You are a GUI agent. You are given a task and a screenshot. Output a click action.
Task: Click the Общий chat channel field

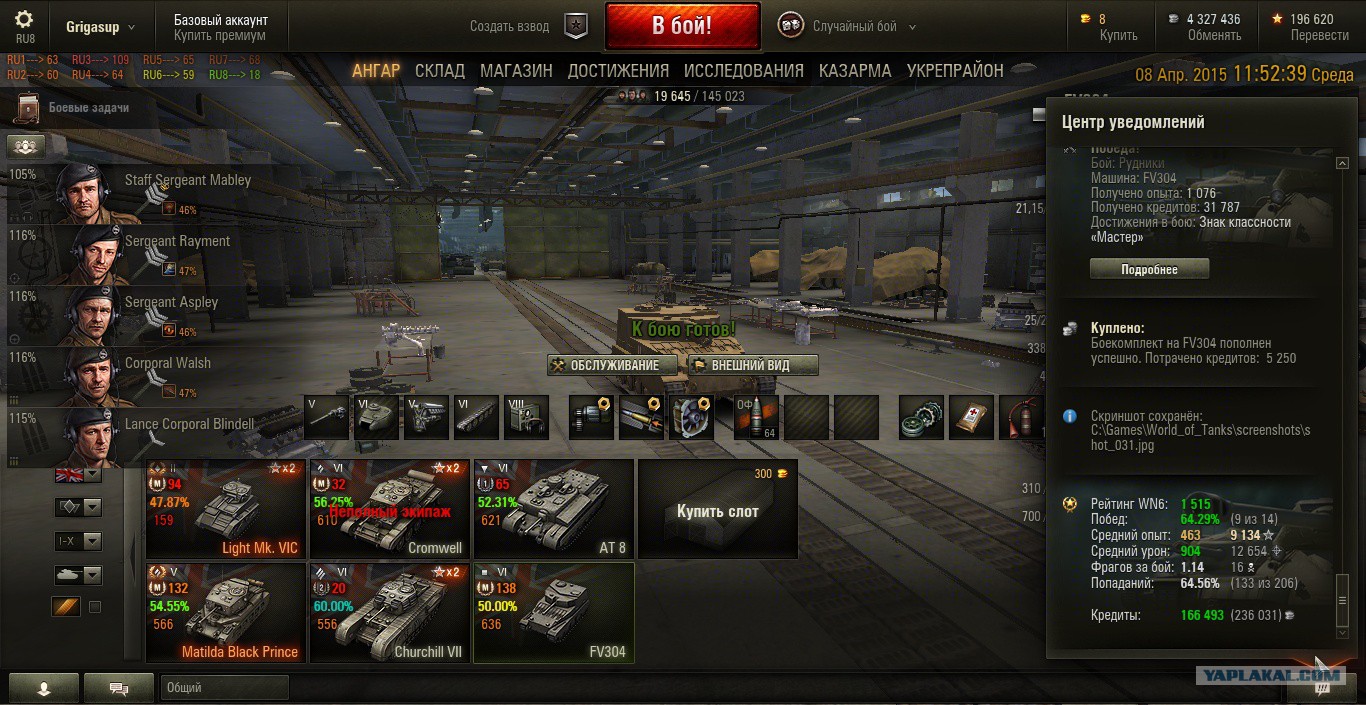click(224, 687)
